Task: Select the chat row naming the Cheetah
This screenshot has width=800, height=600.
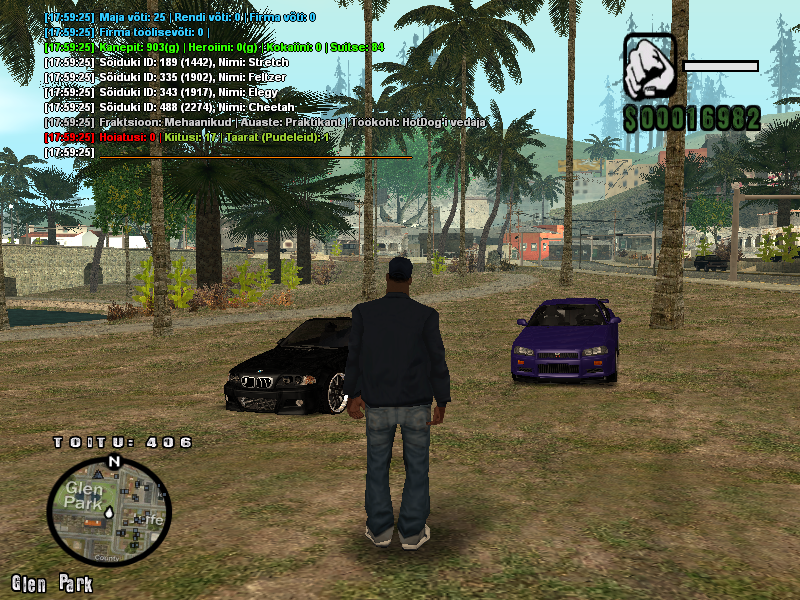Action: (x=170, y=107)
